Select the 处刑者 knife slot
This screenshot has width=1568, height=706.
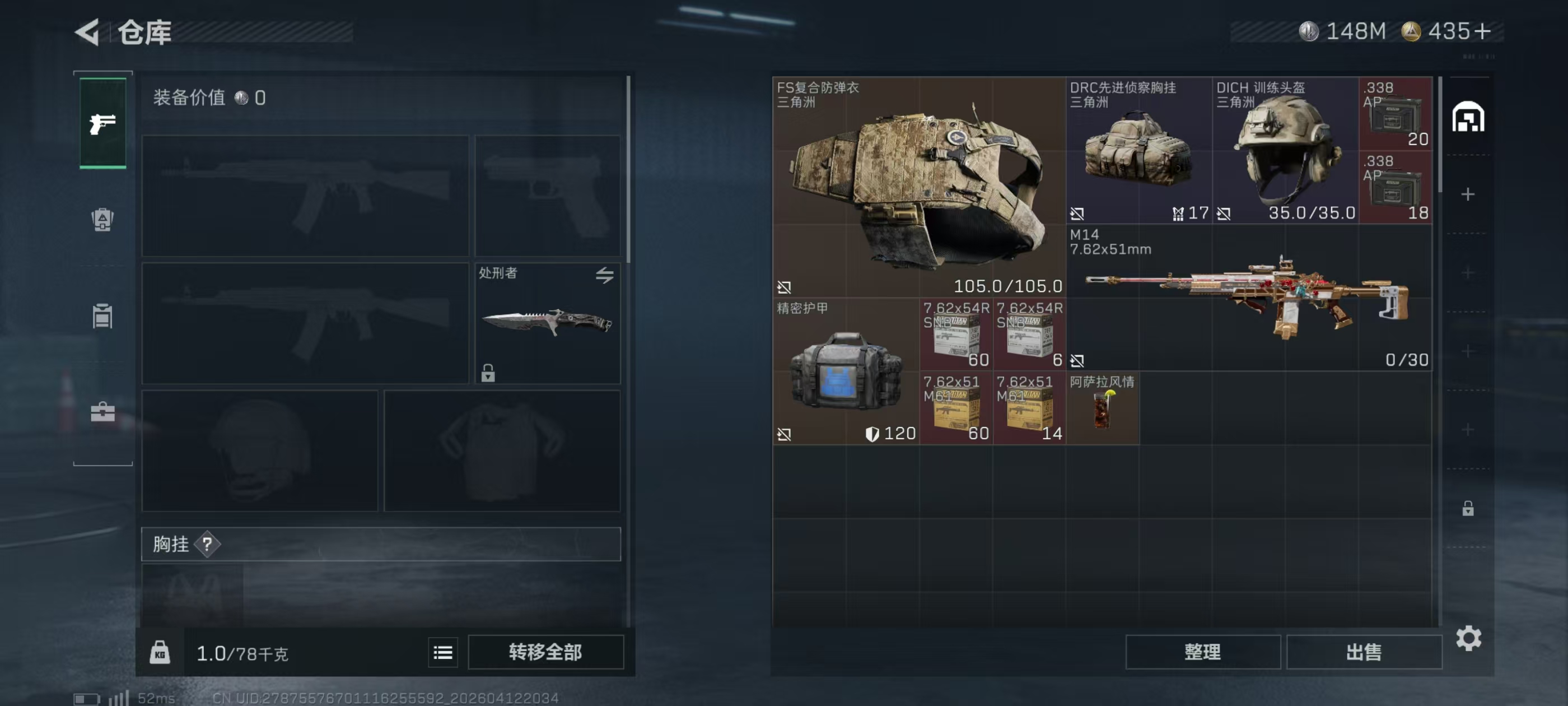click(x=547, y=323)
